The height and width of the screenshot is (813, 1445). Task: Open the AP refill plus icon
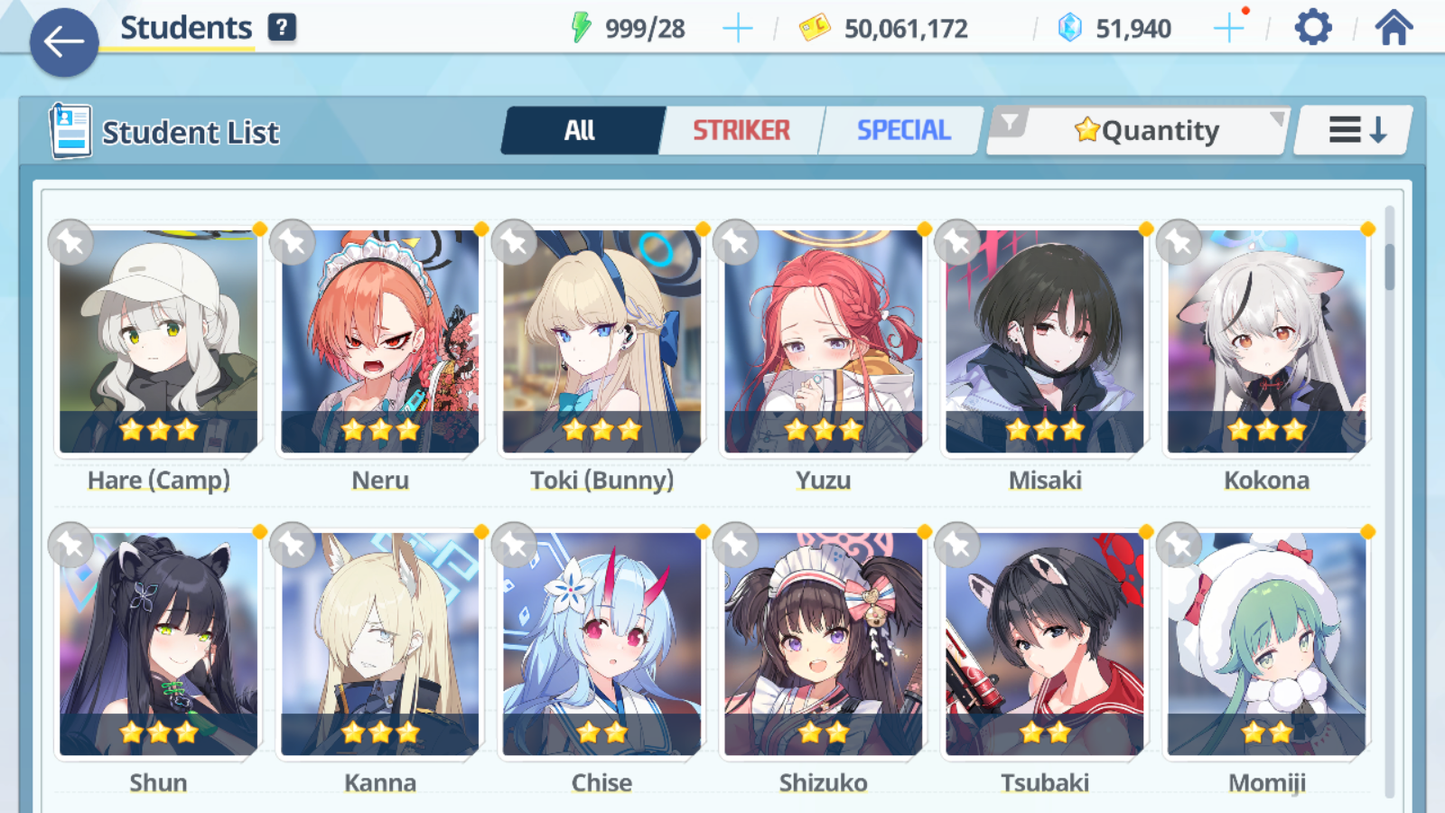coord(737,27)
